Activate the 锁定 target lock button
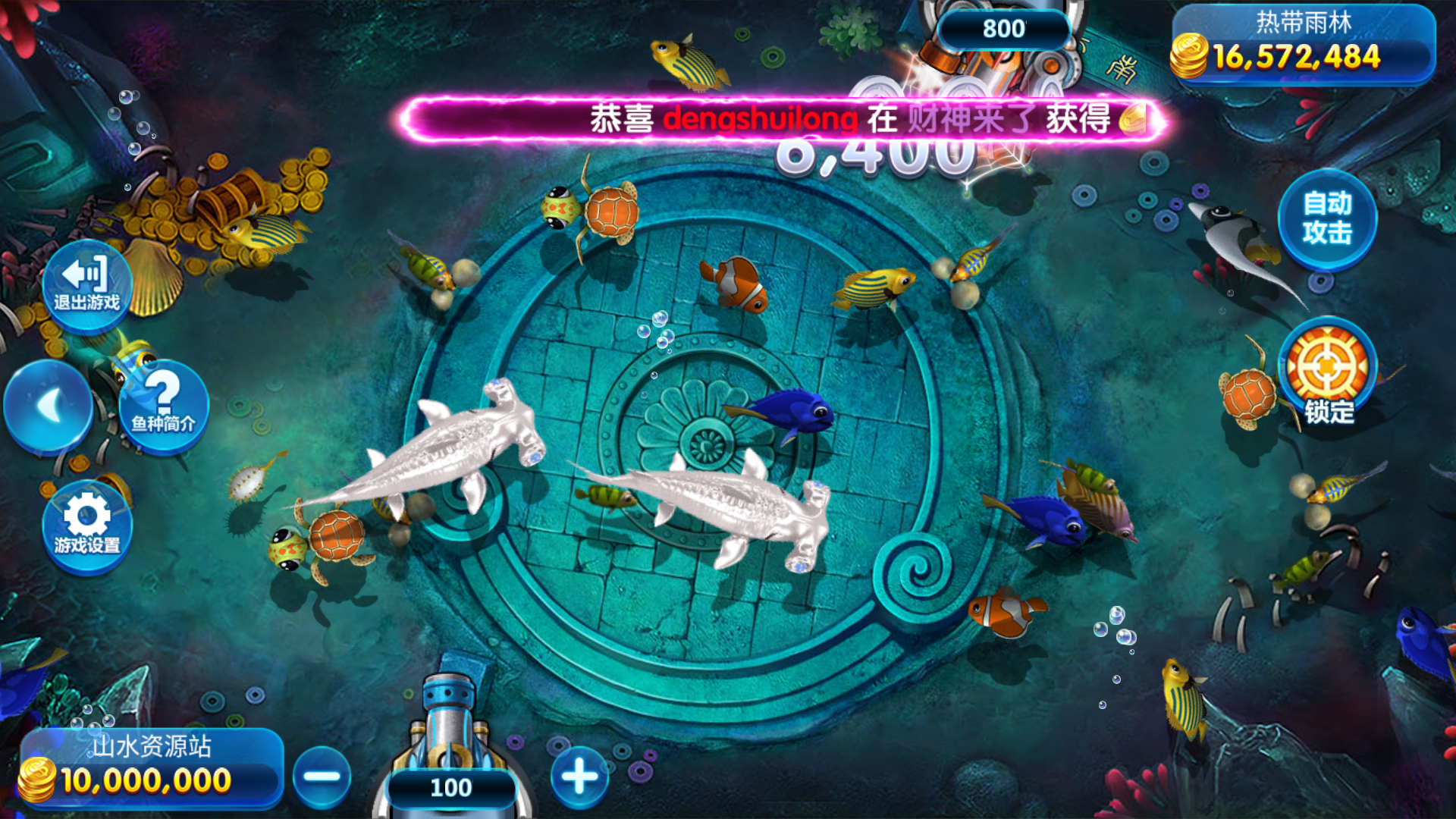Screen dimensions: 1456x819 [1327, 373]
